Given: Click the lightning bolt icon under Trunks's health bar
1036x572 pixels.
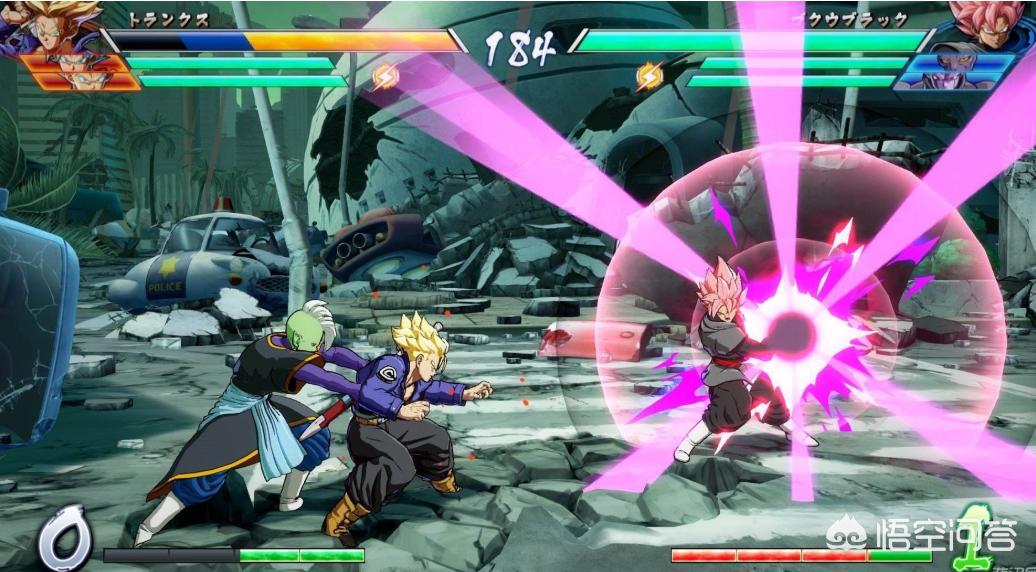Looking at the screenshot, I should tap(384, 75).
